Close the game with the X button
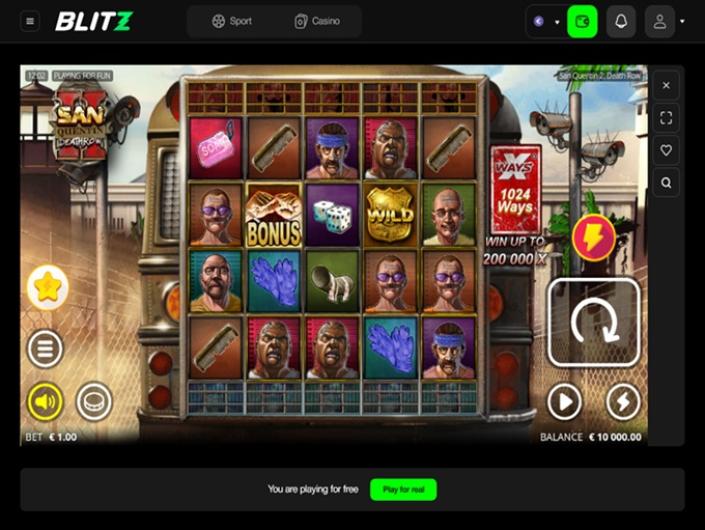This screenshot has width=705, height=530. click(x=667, y=86)
